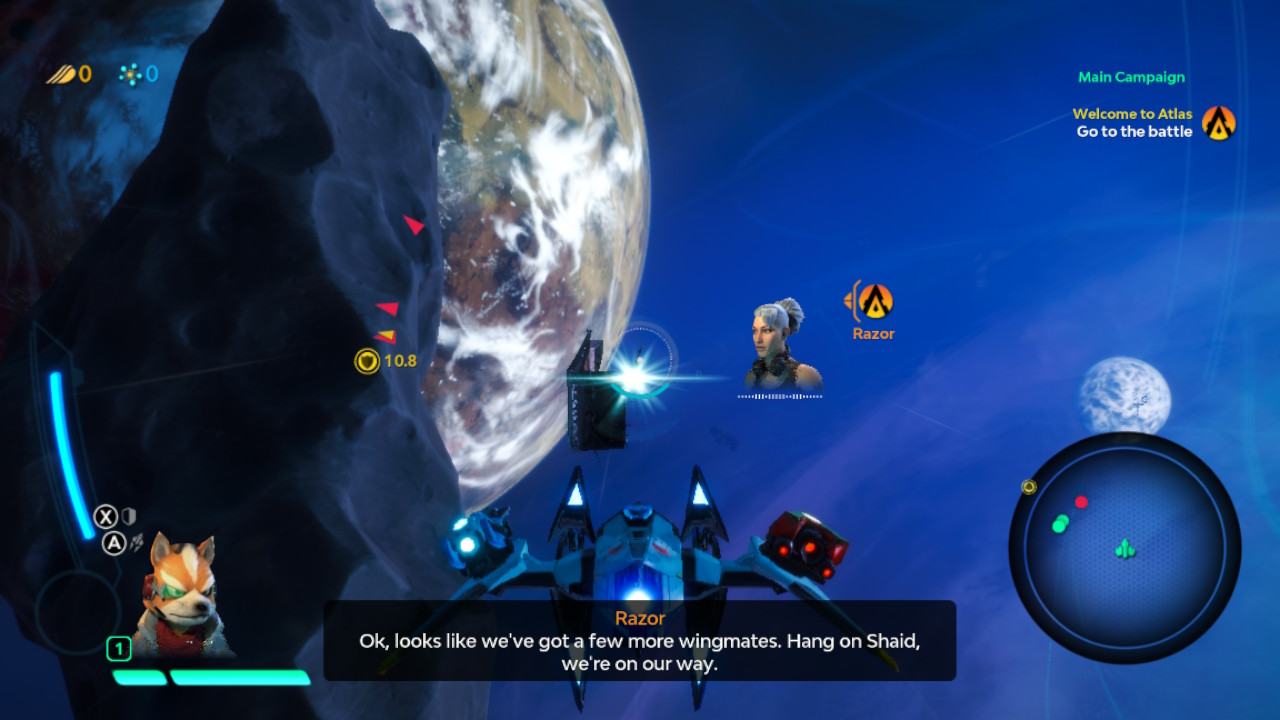Image resolution: width=1280 pixels, height=720 pixels.
Task: Select the 'Welcome to Atlas' mission title
Action: point(1131,113)
